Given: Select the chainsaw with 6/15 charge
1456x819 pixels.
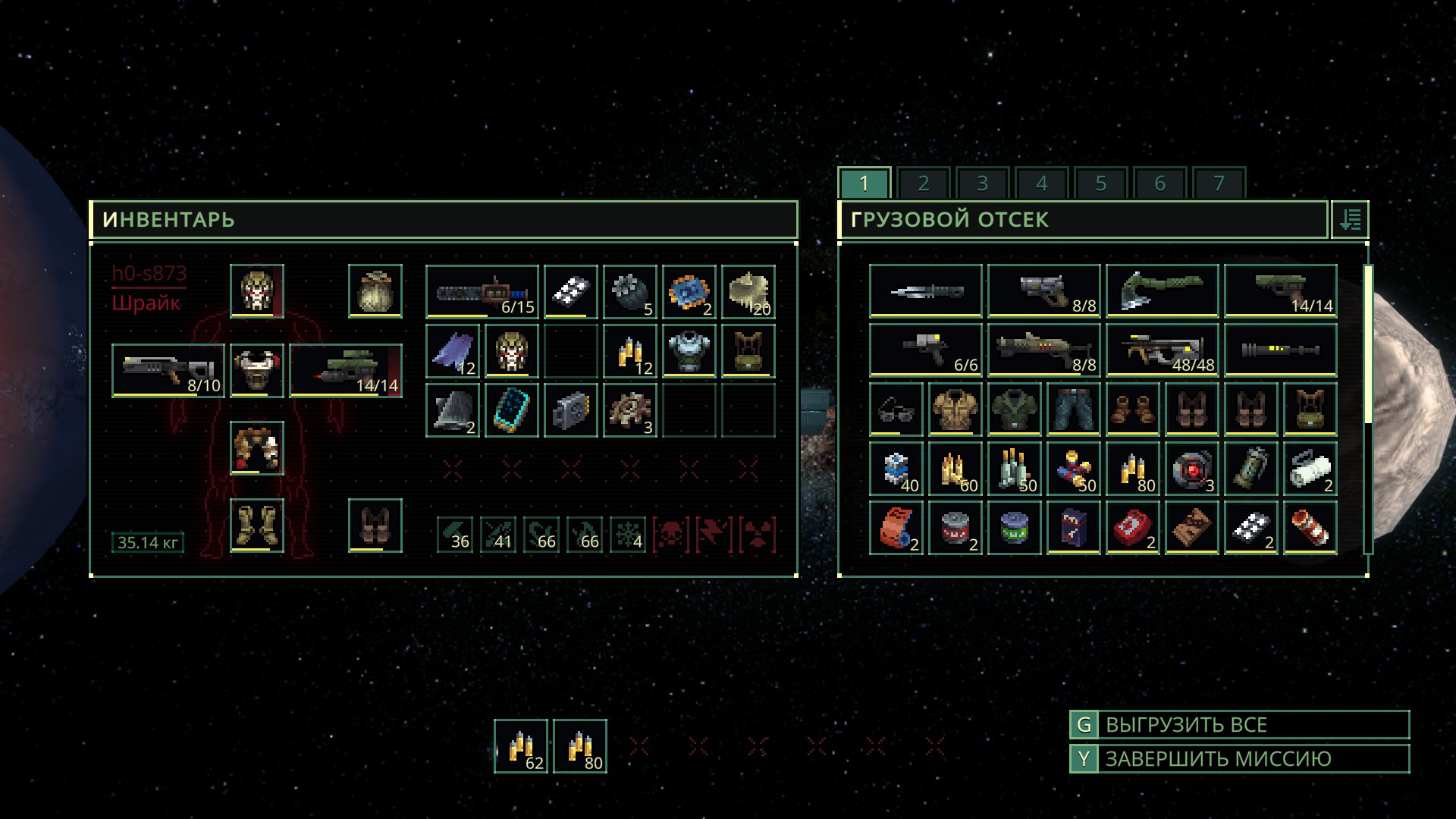Looking at the screenshot, I should (482, 291).
